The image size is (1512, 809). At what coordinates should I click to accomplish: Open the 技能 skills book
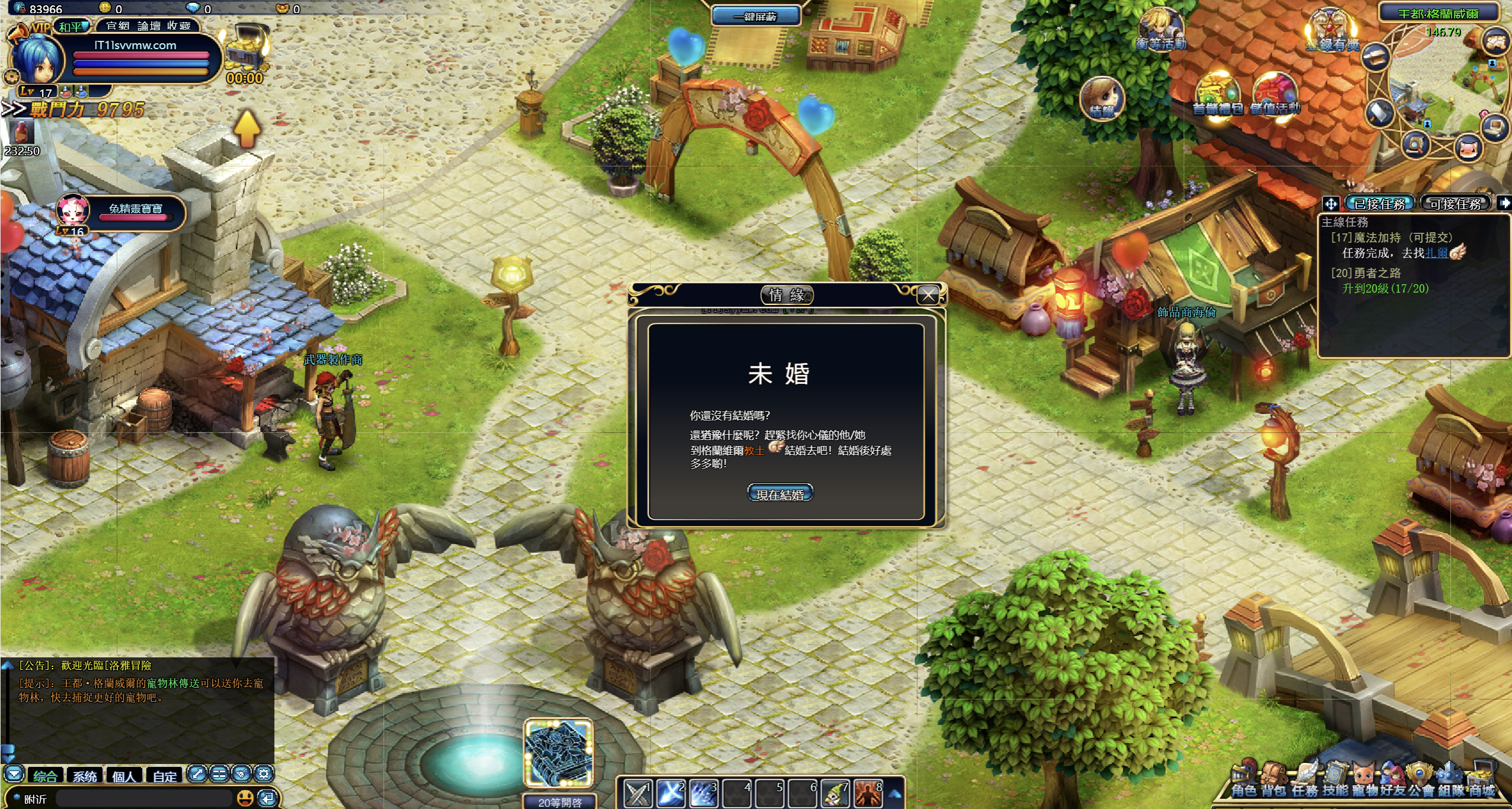pos(1335,780)
